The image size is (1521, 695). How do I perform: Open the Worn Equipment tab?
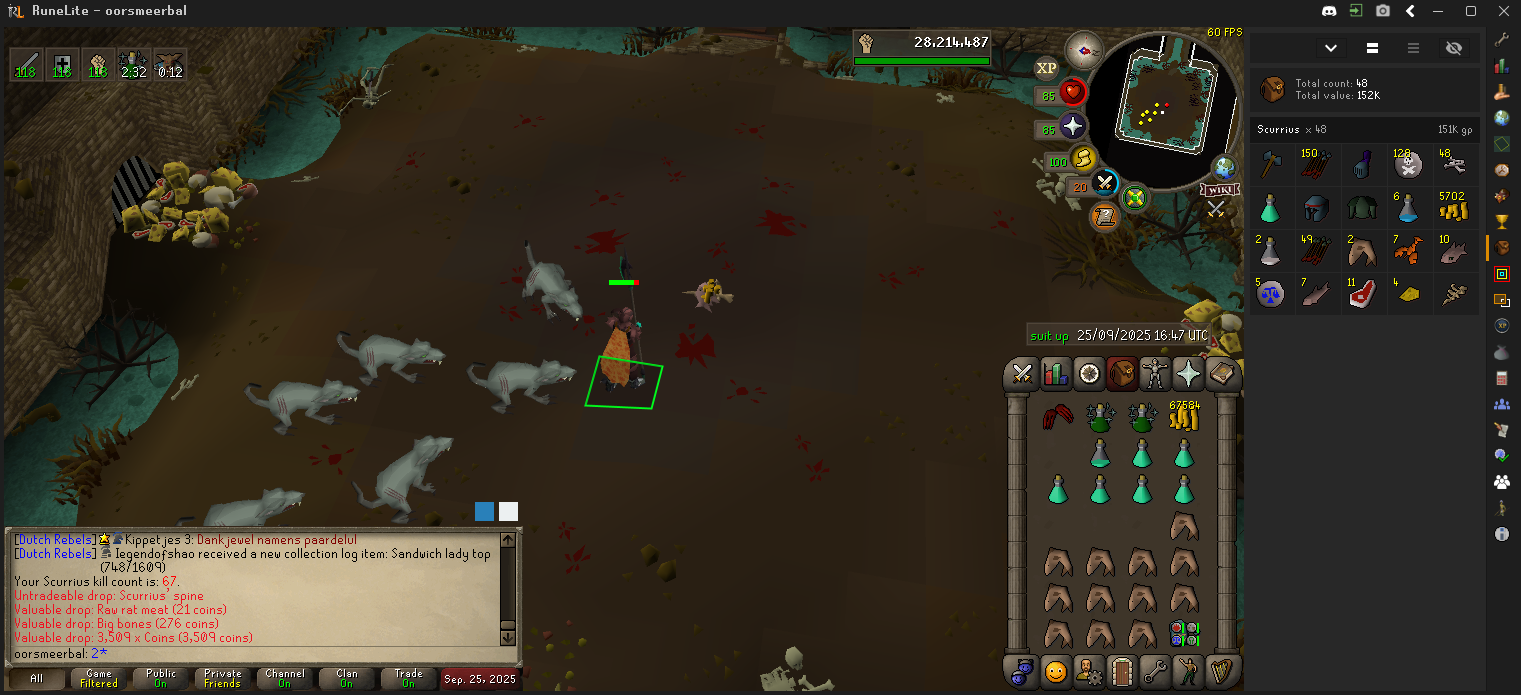(1156, 374)
